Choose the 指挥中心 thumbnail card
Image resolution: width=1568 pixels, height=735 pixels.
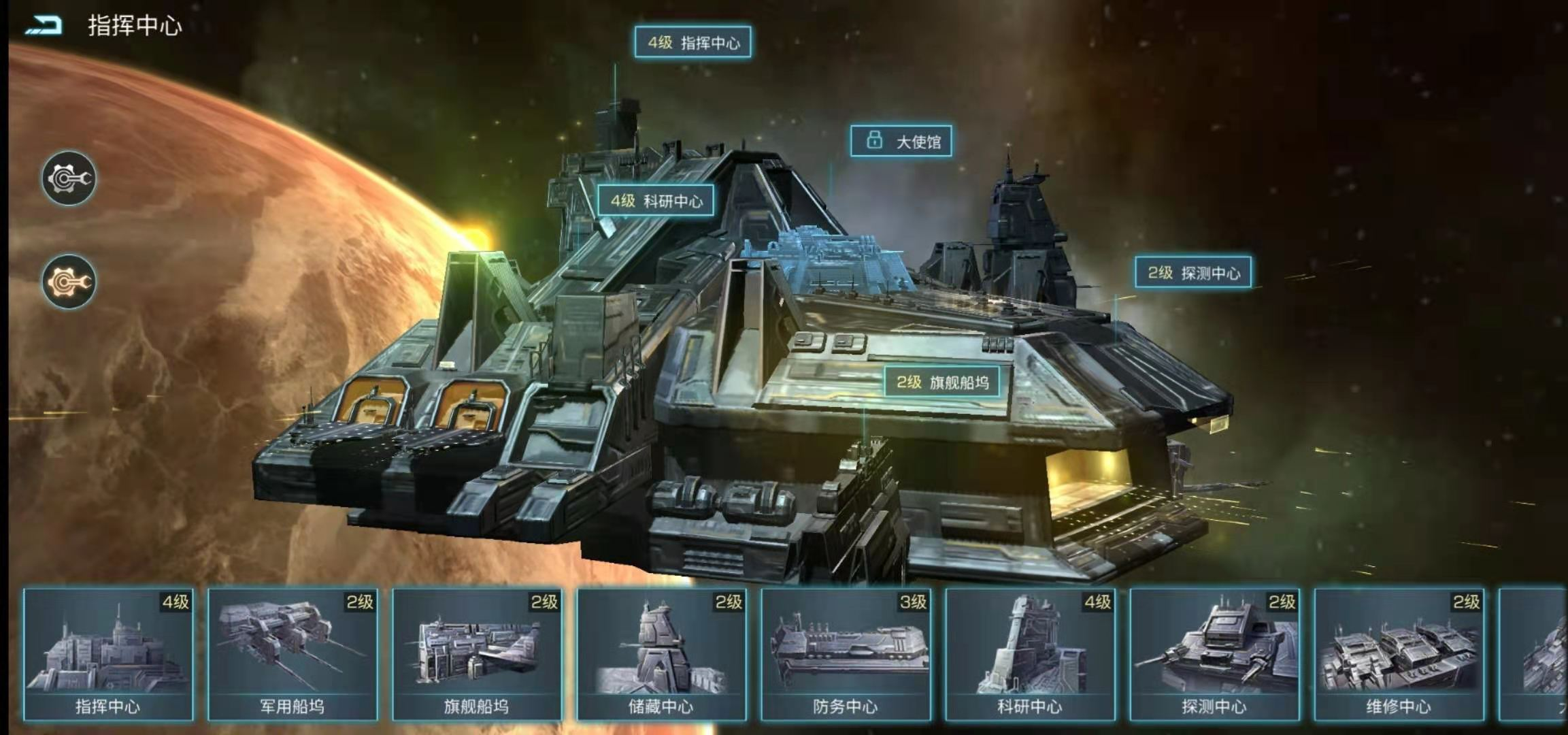click(x=108, y=654)
